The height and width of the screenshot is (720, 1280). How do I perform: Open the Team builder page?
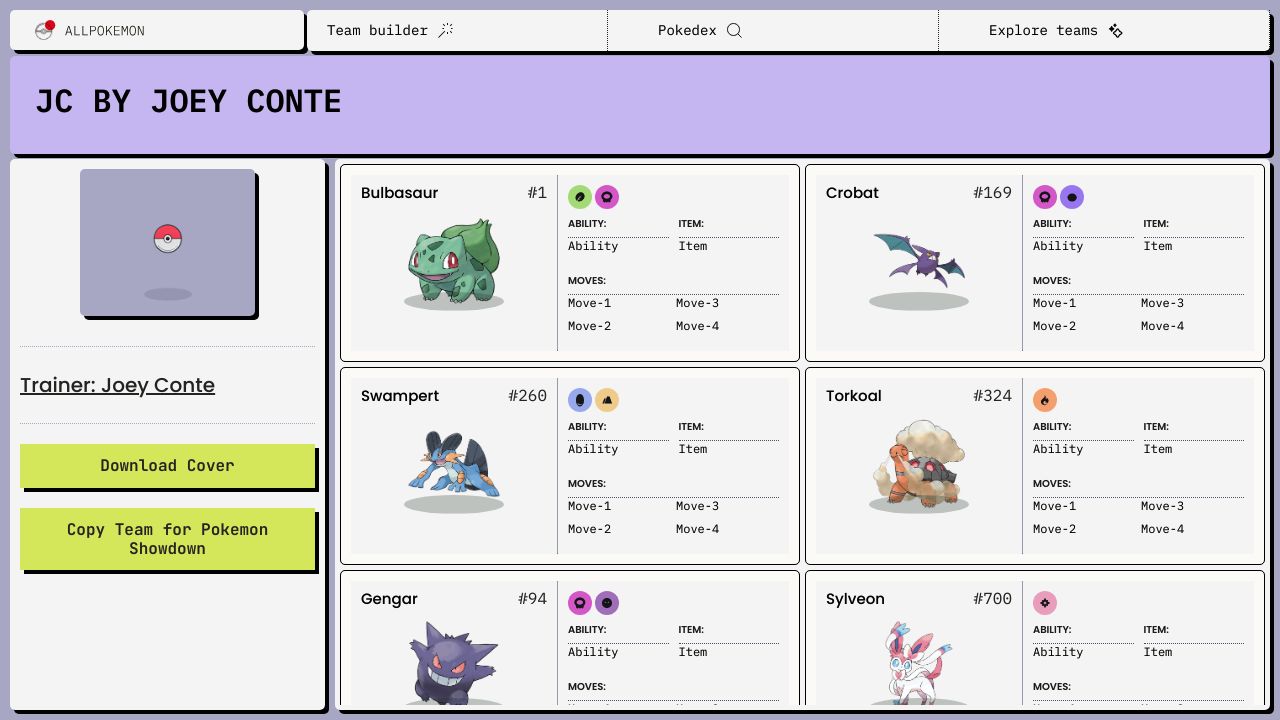390,31
